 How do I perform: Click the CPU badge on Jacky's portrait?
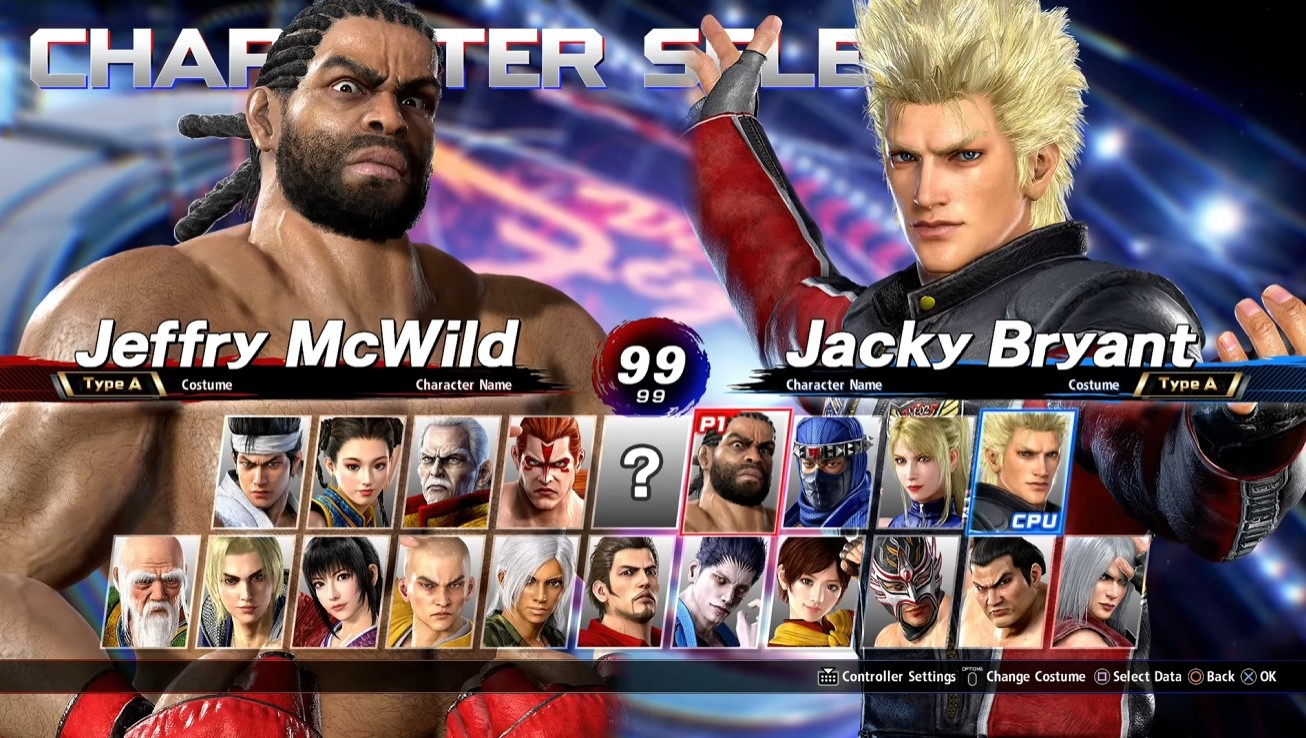[x=1037, y=518]
